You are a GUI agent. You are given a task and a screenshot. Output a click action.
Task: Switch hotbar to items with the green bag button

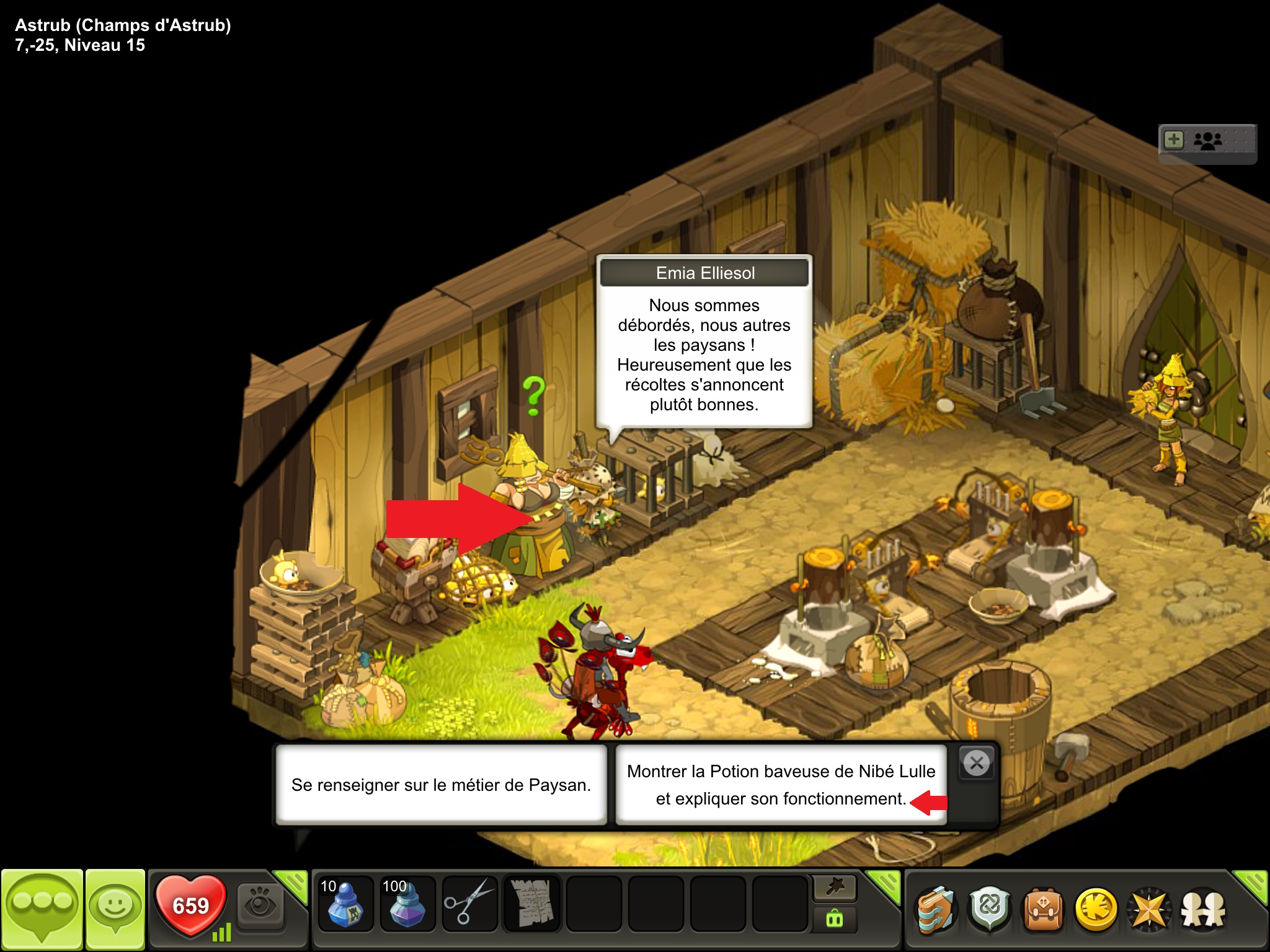(835, 919)
